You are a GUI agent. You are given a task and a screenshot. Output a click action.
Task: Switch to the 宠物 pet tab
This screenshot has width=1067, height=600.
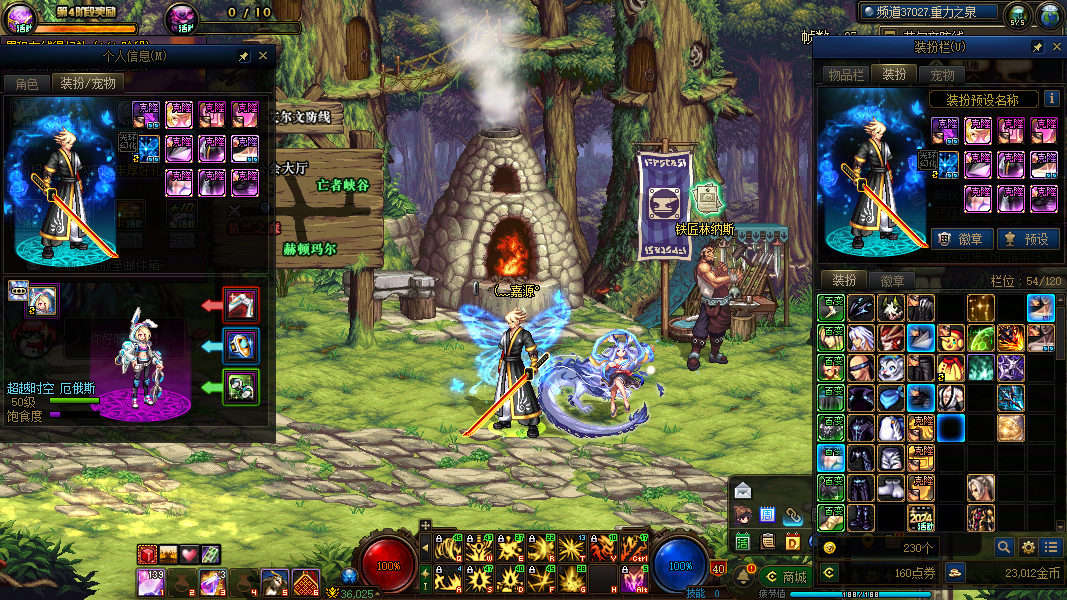(x=942, y=75)
